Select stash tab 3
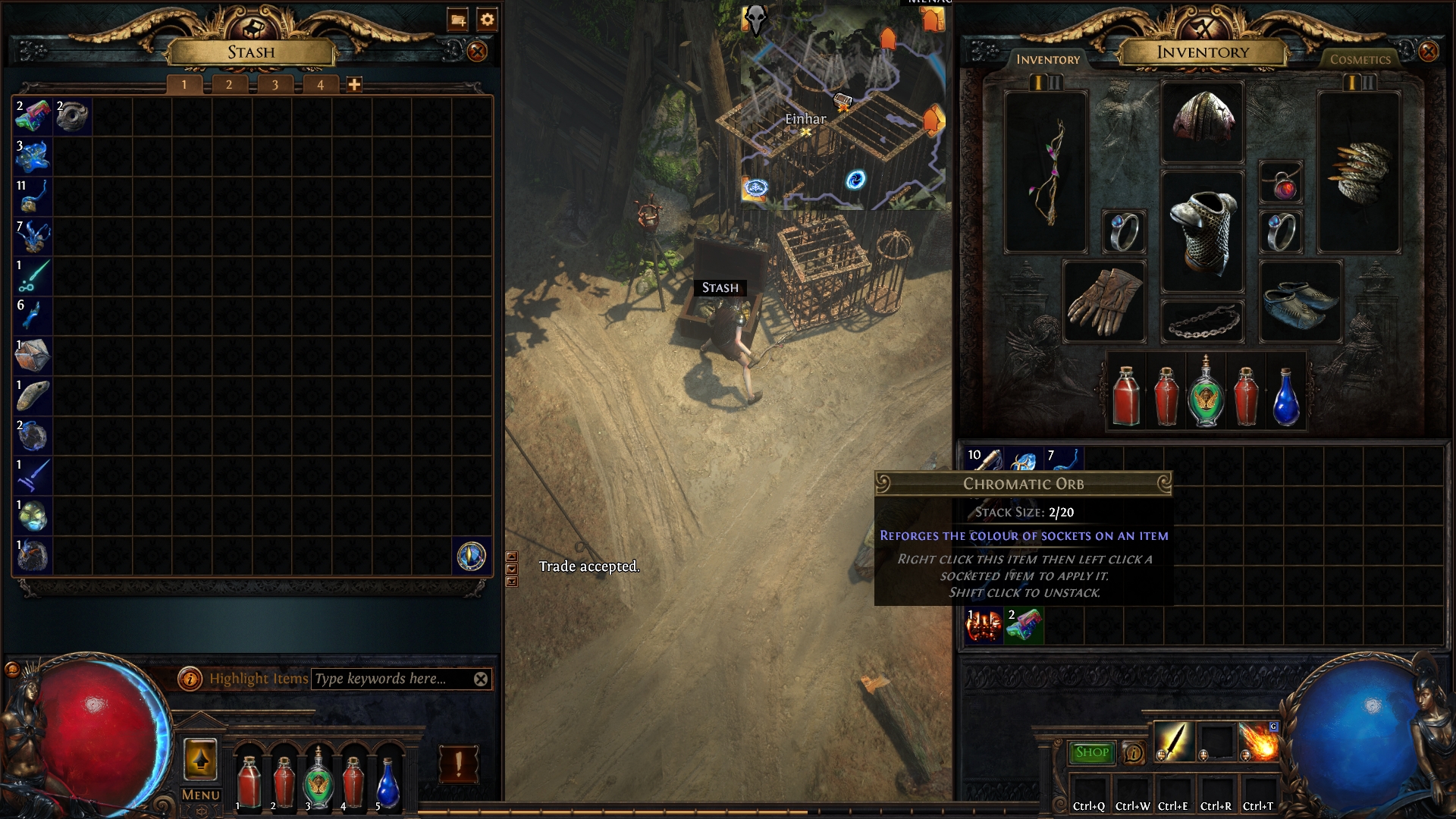This screenshot has height=819, width=1456. 274,83
